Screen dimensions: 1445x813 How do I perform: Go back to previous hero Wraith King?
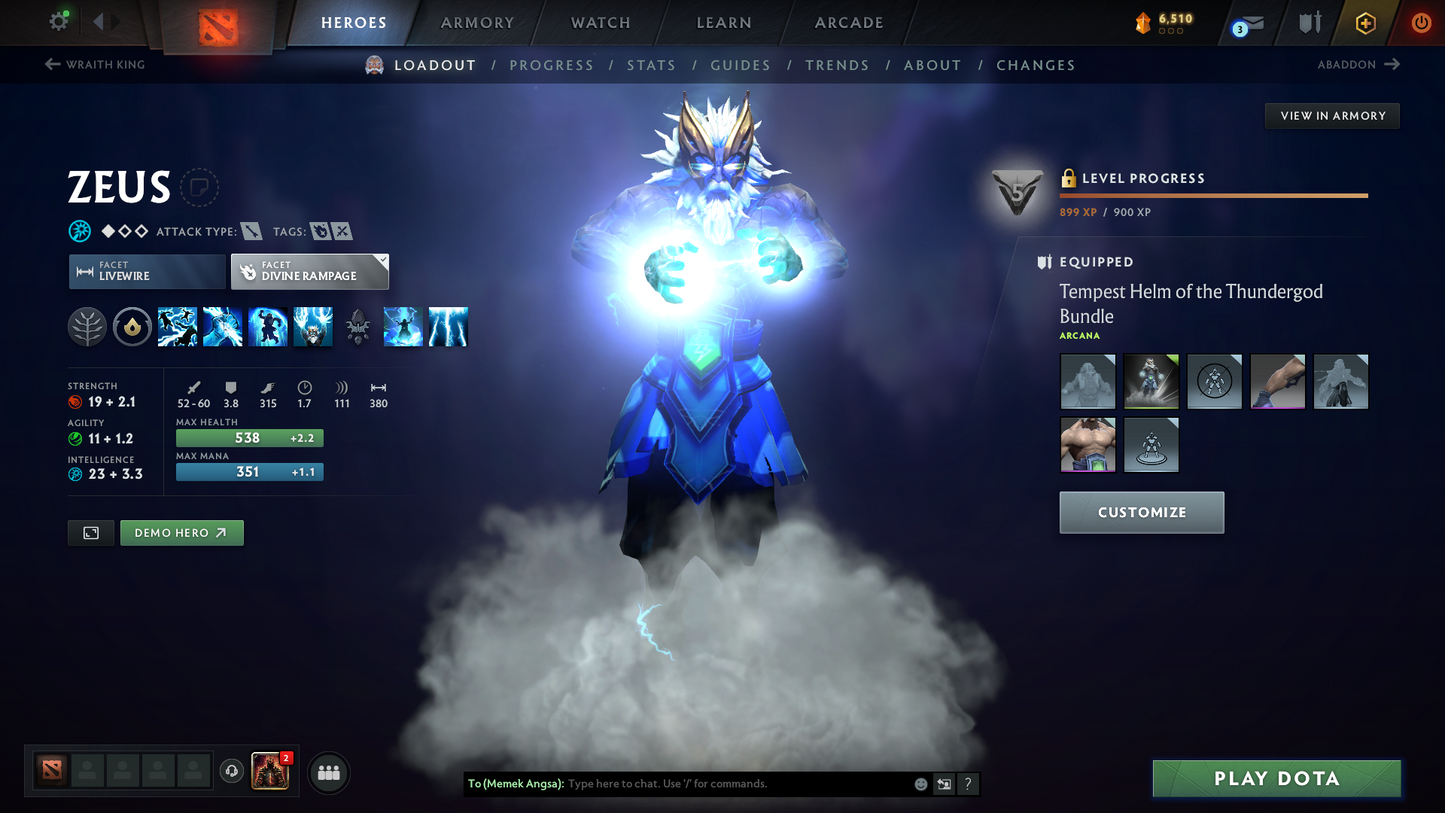click(95, 64)
